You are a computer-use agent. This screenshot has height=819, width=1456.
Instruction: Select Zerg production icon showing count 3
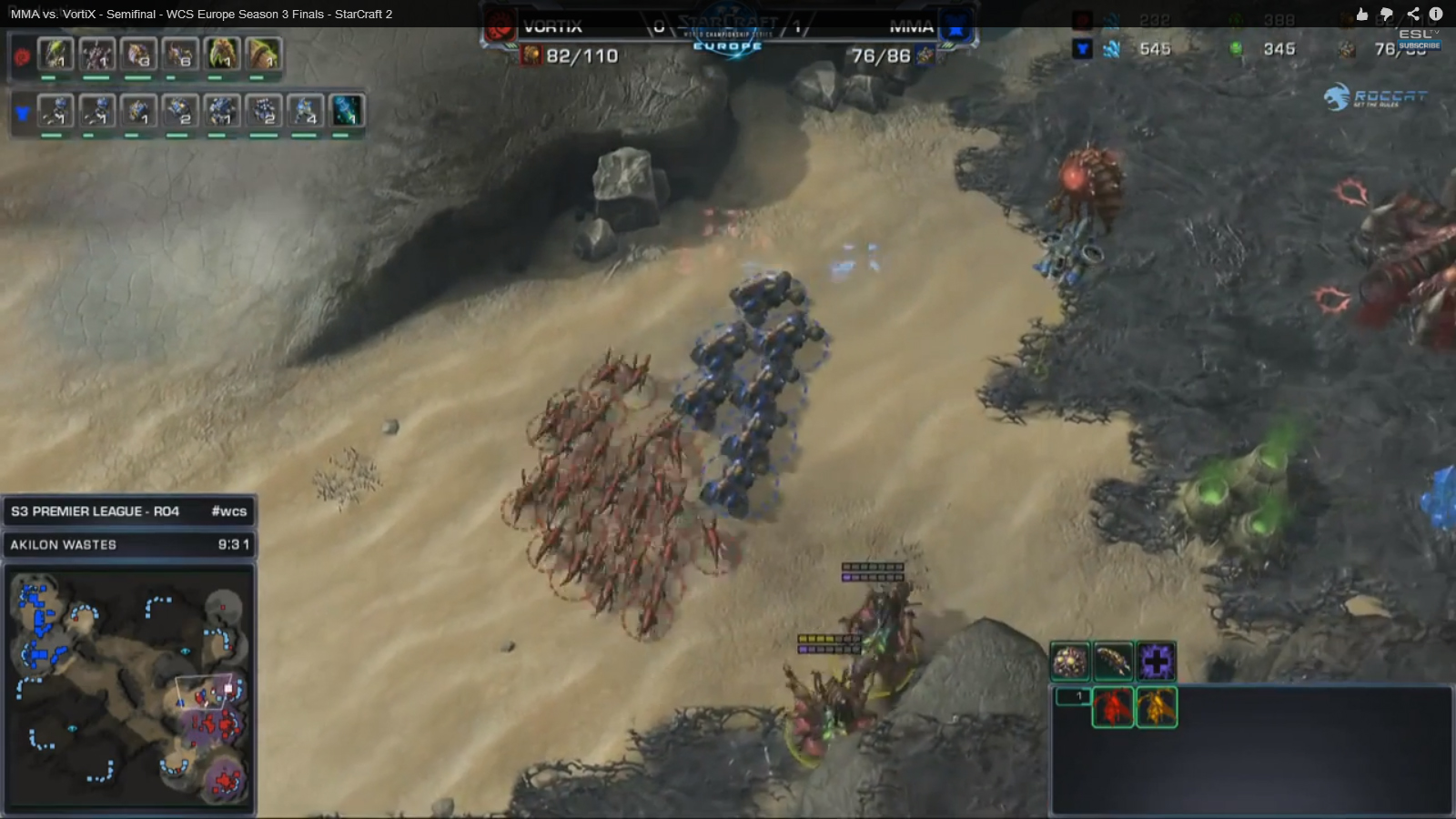point(138,56)
